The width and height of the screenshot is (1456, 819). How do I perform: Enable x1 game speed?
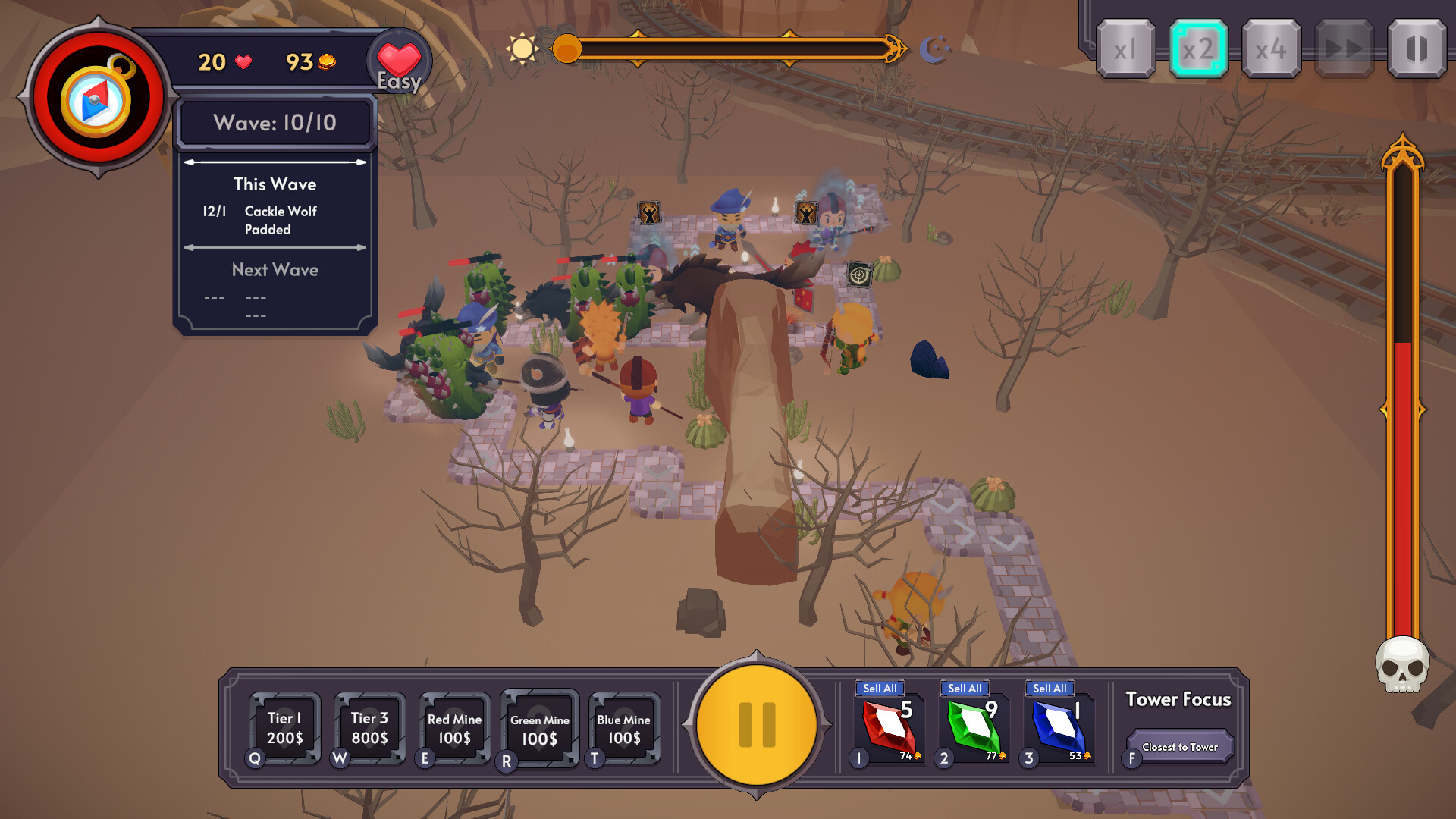(1125, 48)
